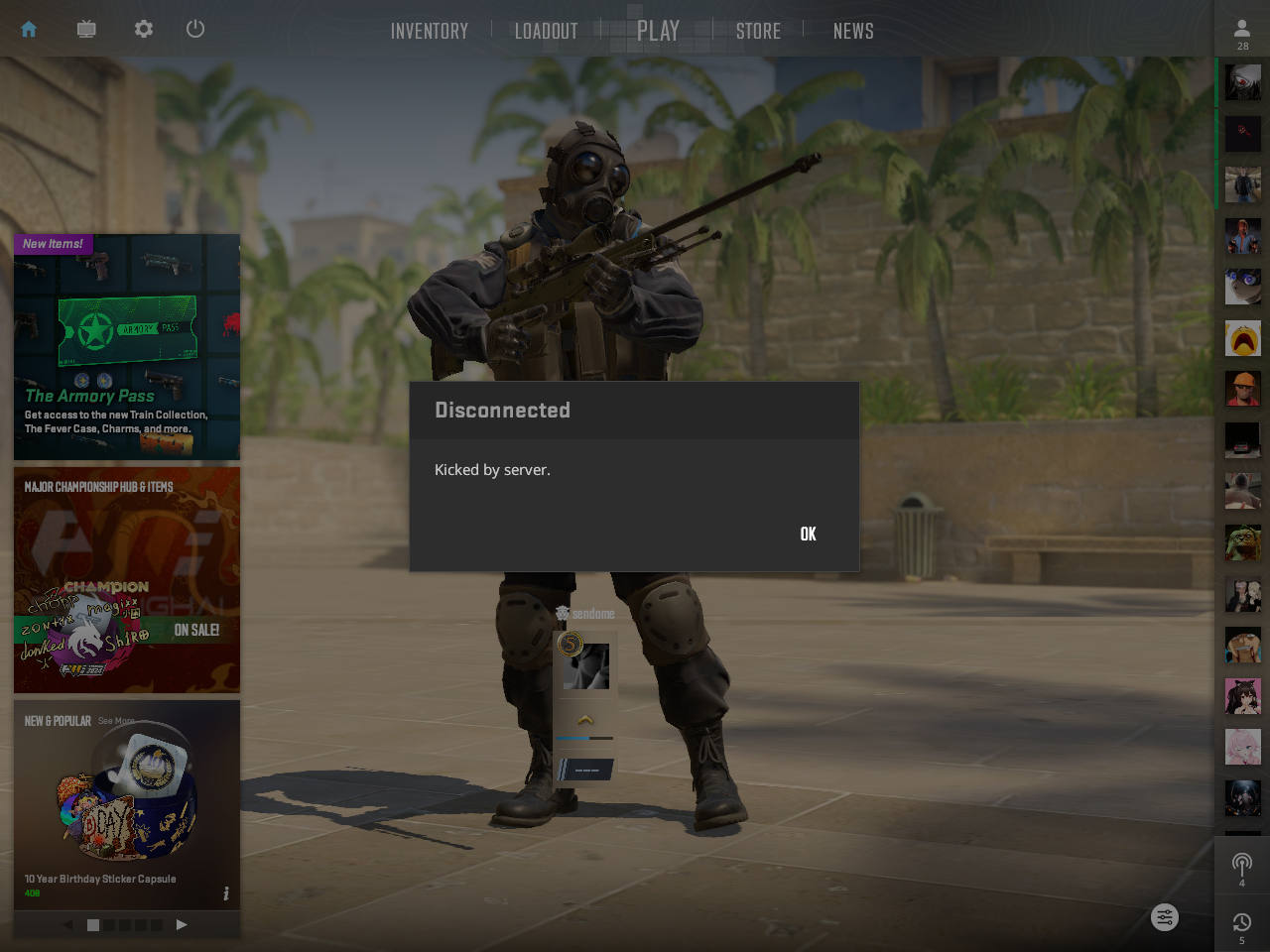The width and height of the screenshot is (1270, 952).
Task: Open settings via the gear icon
Action: 144,29
